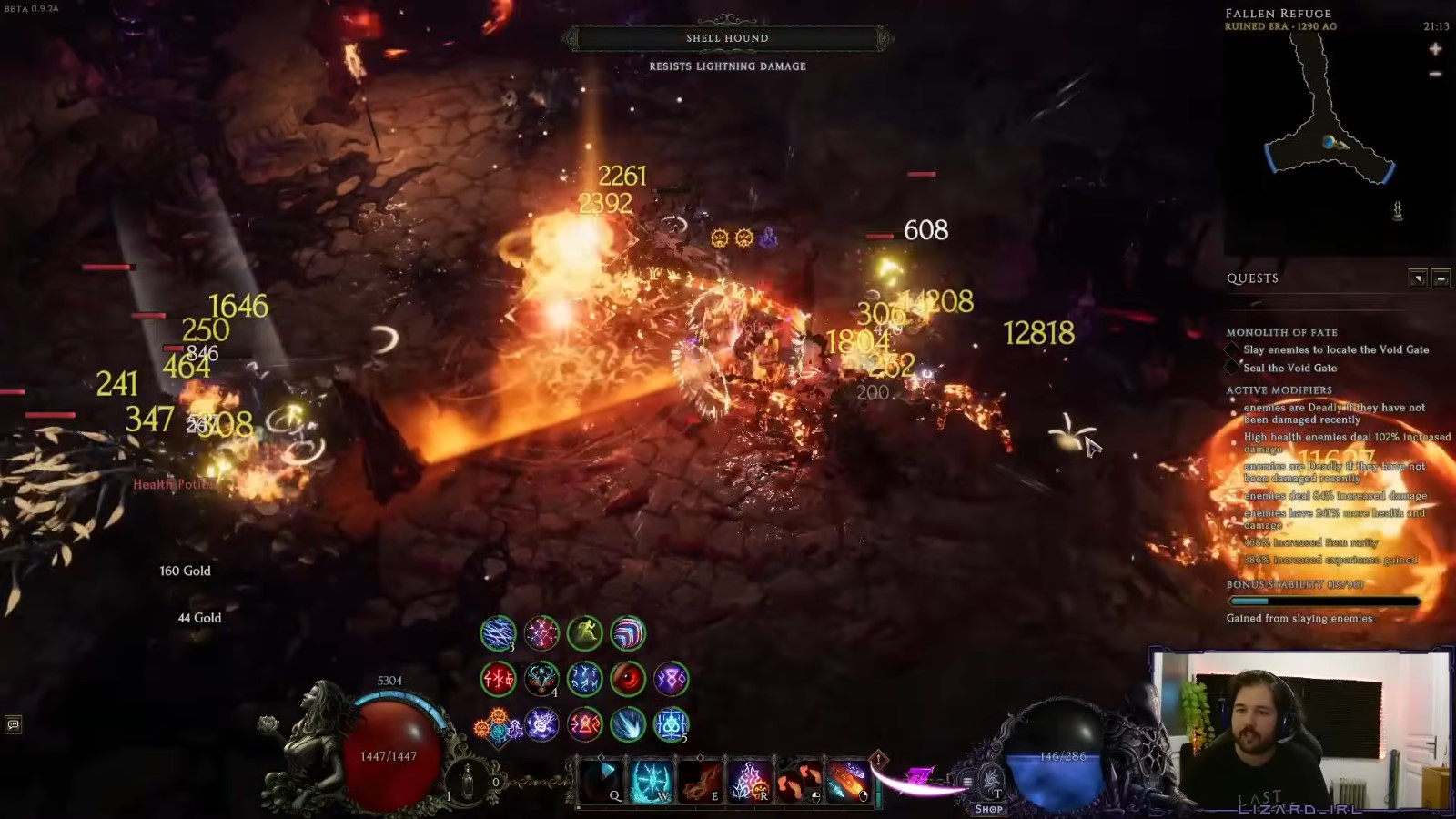The image size is (1456, 819).
Task: Zoom out the minimap with the minus control
Action: tap(1434, 74)
